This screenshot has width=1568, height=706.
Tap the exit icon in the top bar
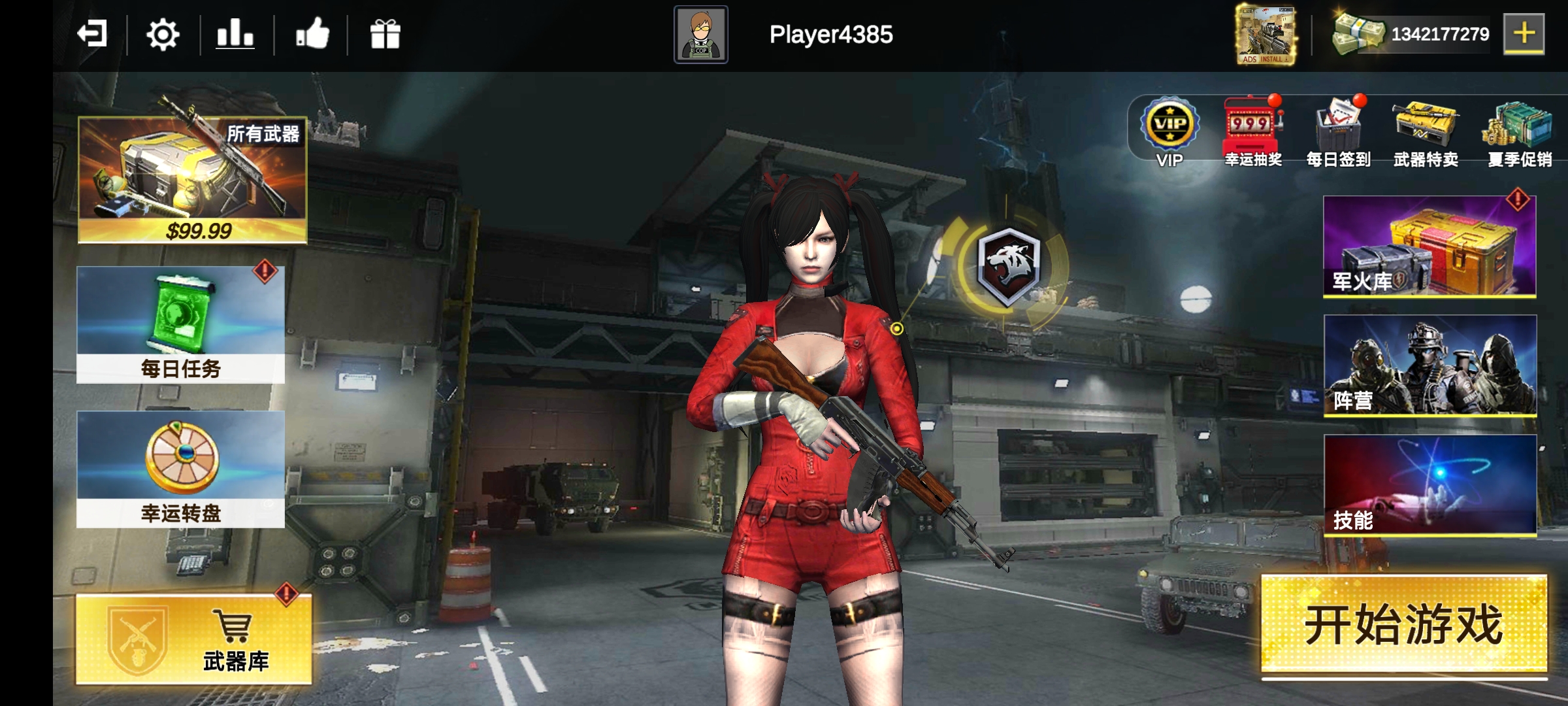pos(92,34)
